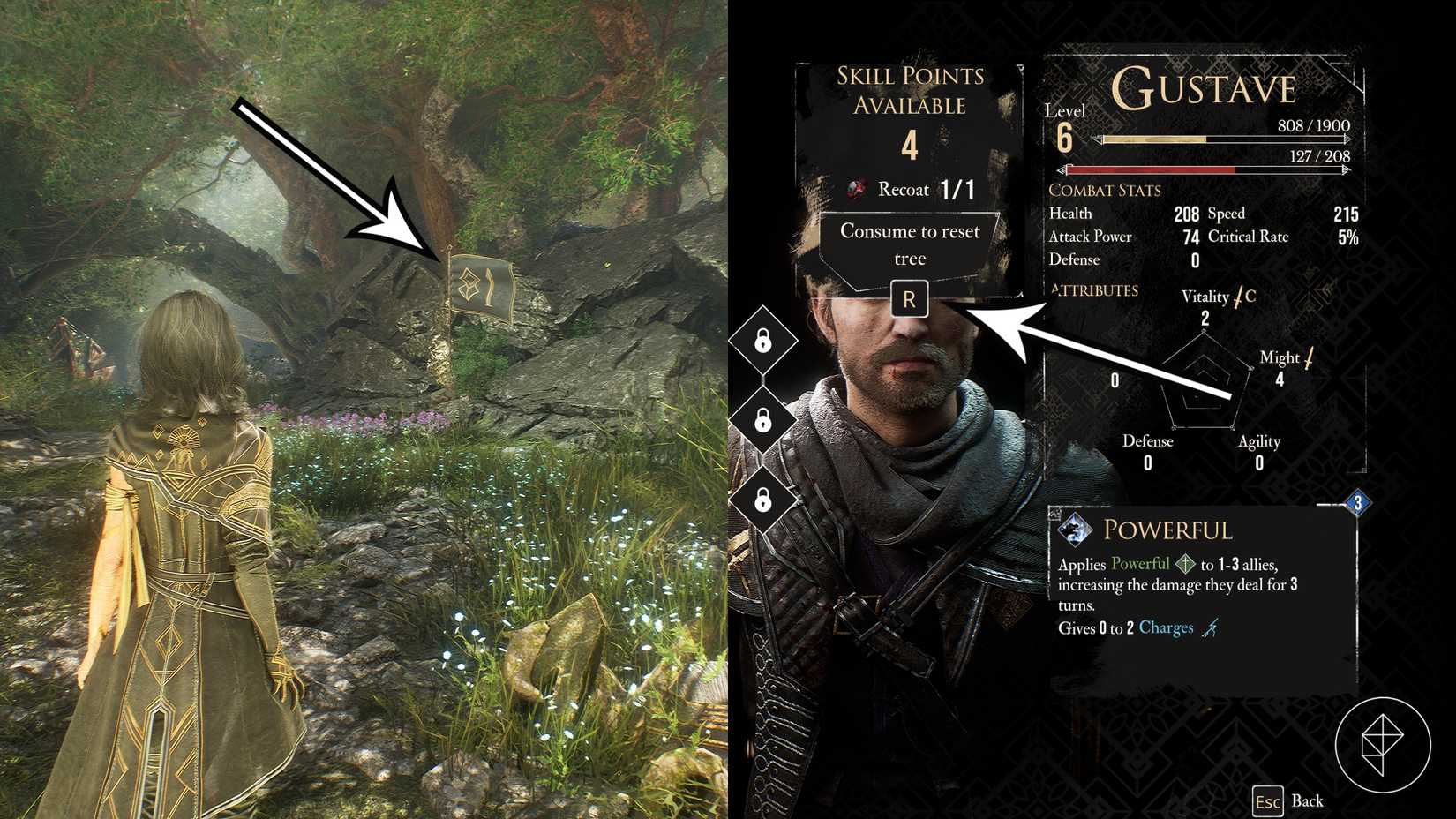Select the Vitality attribute on the radar chart

click(x=1205, y=297)
